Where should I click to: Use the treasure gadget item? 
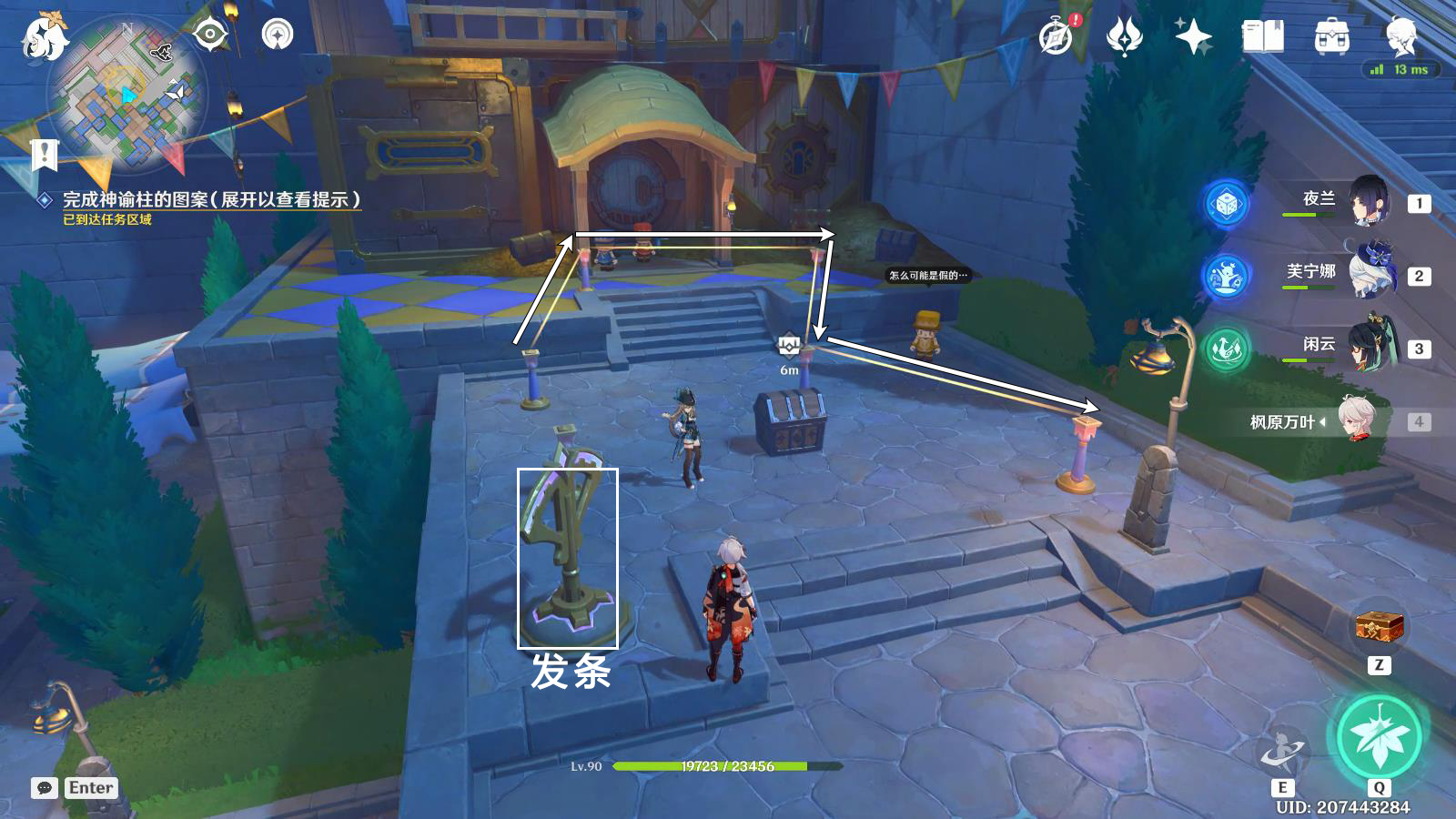1380,627
